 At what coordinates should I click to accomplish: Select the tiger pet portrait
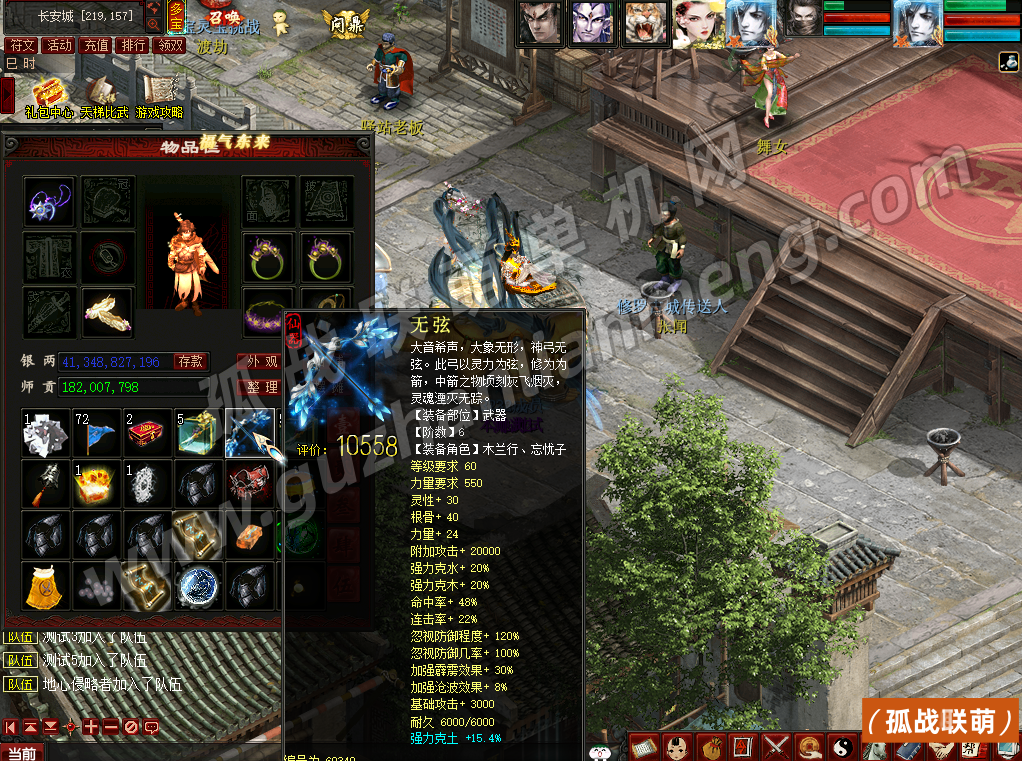pyautogui.click(x=645, y=22)
